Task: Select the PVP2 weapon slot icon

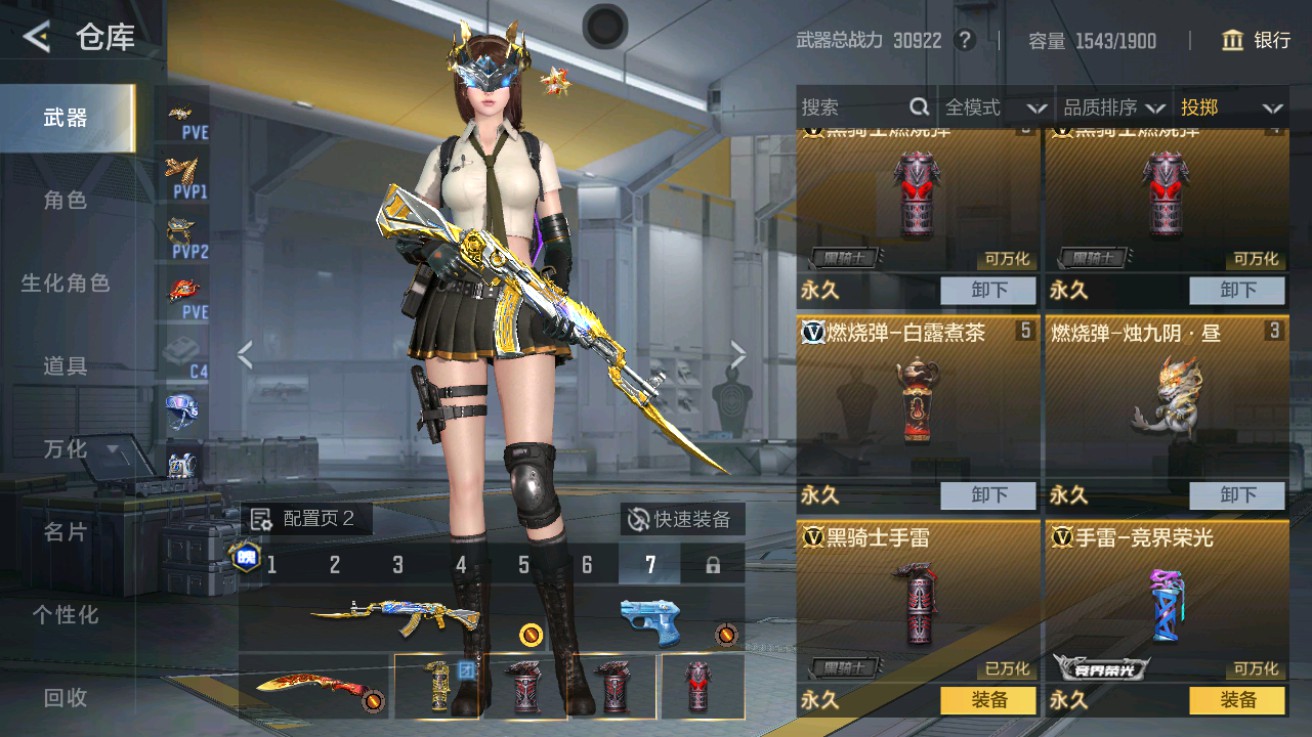Action: coord(180,232)
